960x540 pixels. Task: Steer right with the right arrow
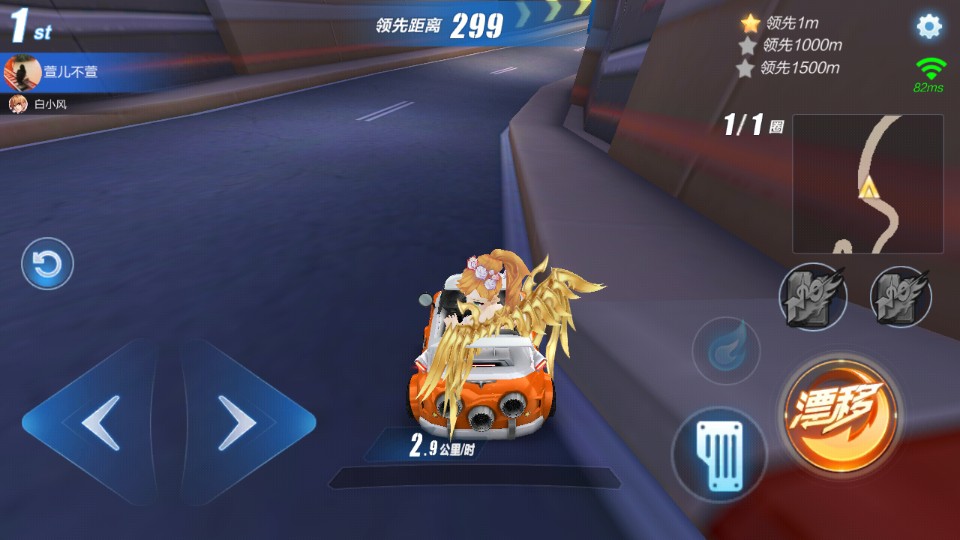(240, 423)
